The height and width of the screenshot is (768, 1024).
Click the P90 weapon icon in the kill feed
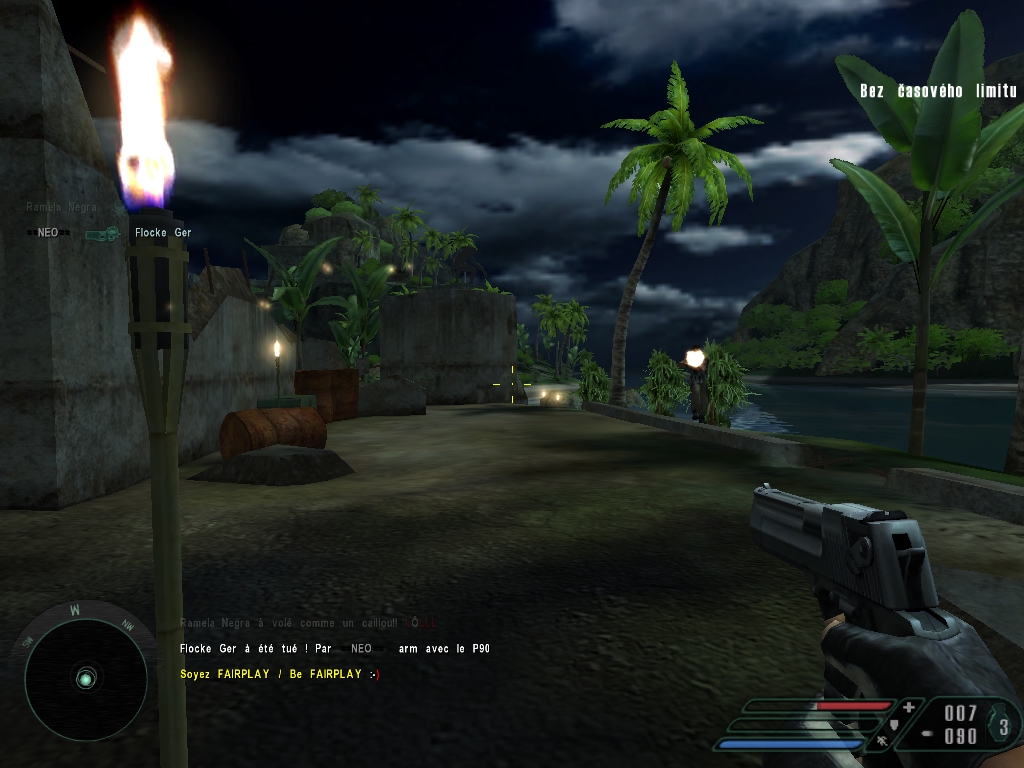tap(102, 233)
